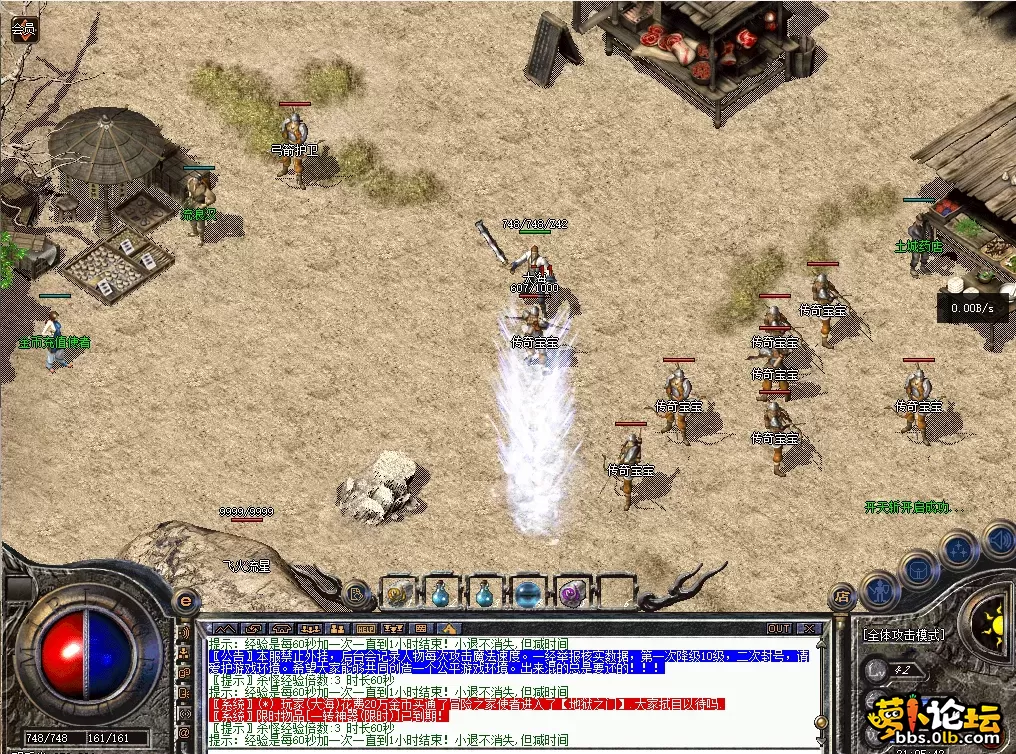Toggle the sound speaker icon
The width and height of the screenshot is (1016, 754).
pyautogui.click(x=998, y=540)
